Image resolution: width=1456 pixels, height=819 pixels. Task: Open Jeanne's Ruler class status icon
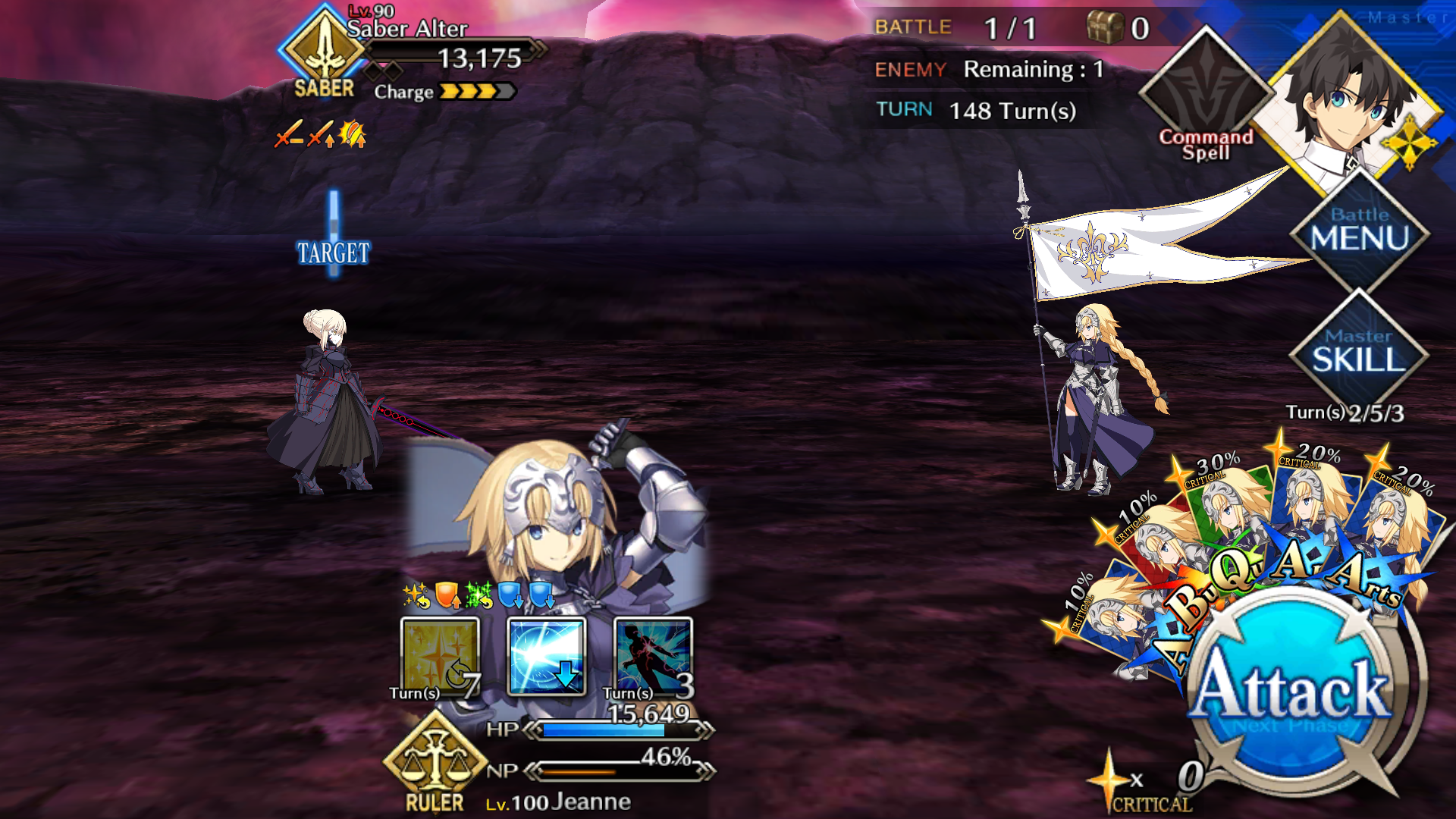click(x=435, y=762)
